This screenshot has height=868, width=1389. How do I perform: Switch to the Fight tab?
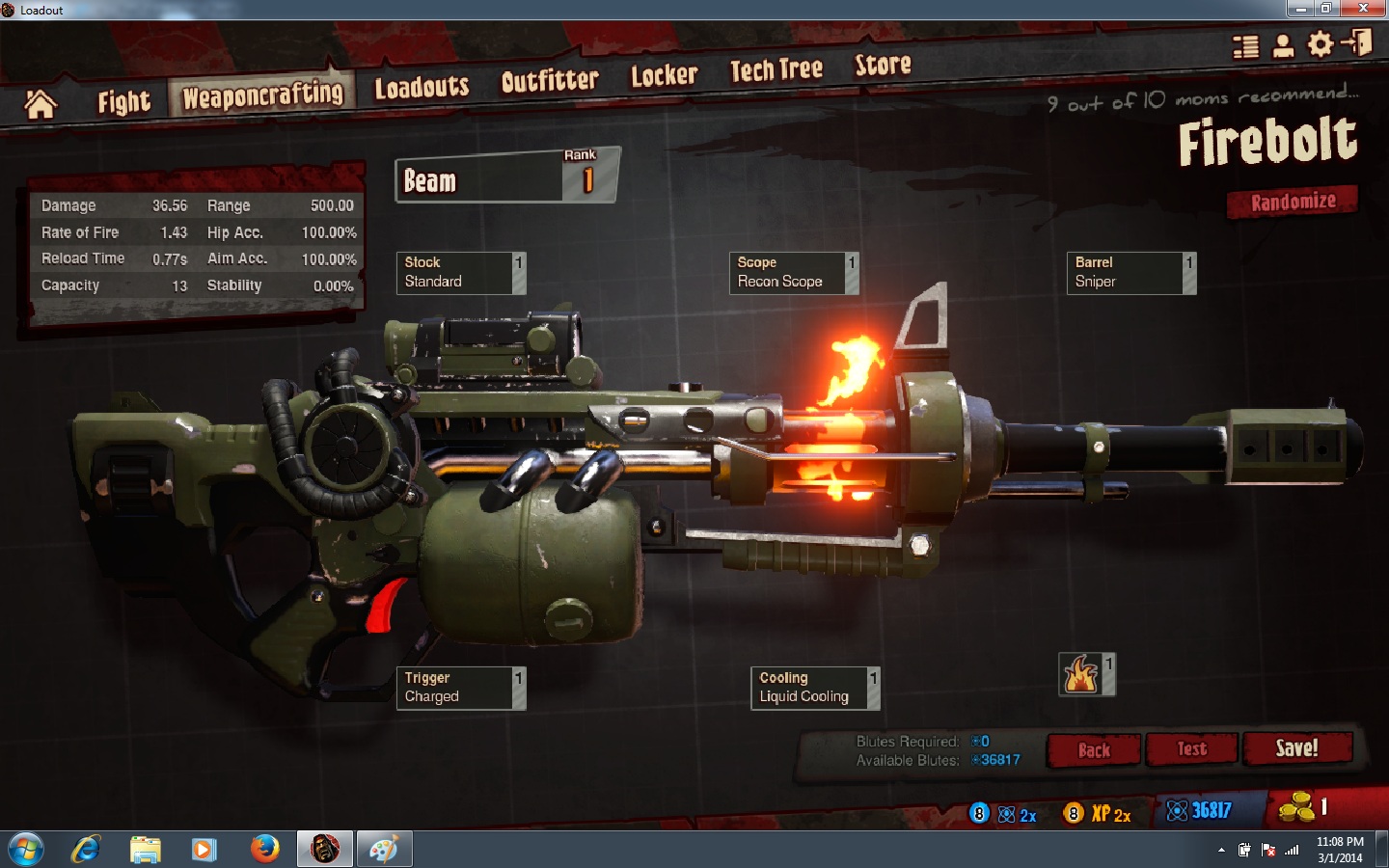tap(123, 101)
